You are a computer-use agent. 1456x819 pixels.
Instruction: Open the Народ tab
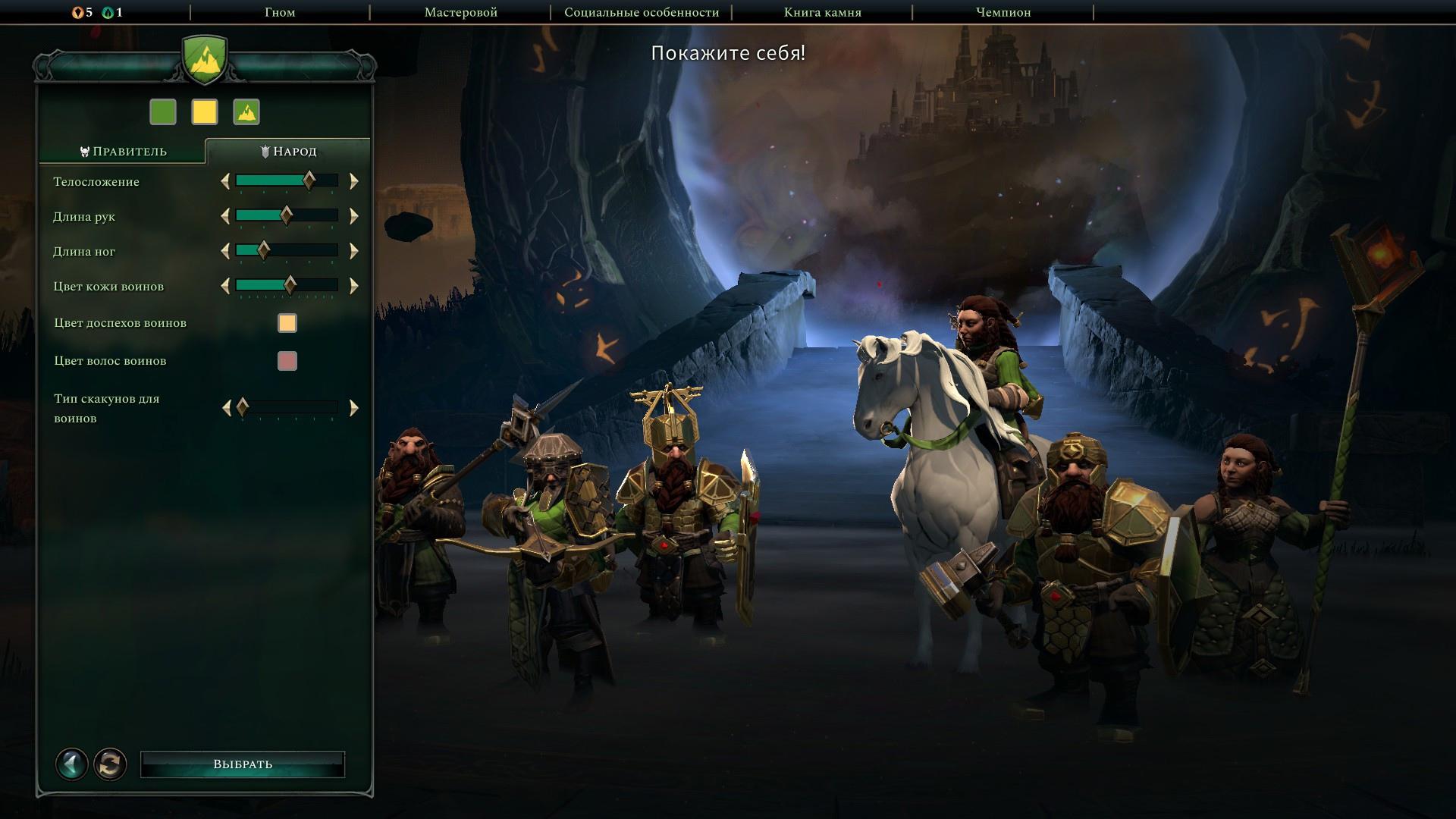[288, 152]
